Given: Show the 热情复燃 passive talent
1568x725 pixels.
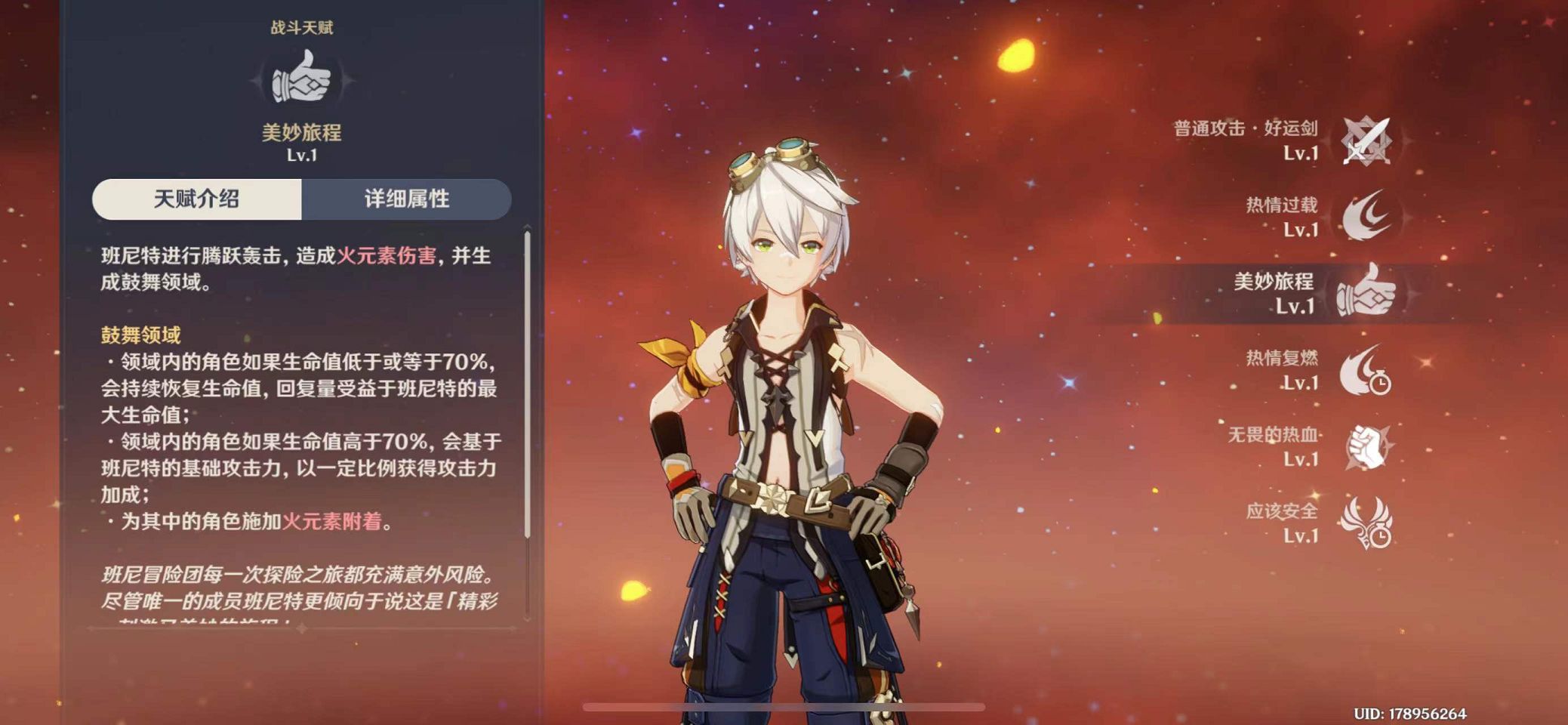Looking at the screenshot, I should point(1364,370).
